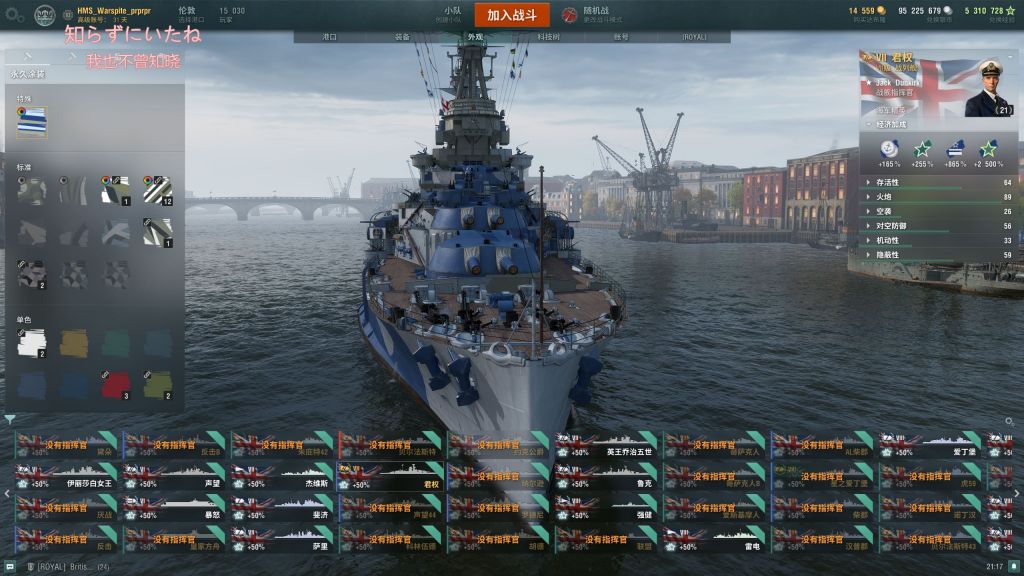1024x576 pixels.
Task: Expand the 火炮 artillery stat row
Action: [940, 197]
